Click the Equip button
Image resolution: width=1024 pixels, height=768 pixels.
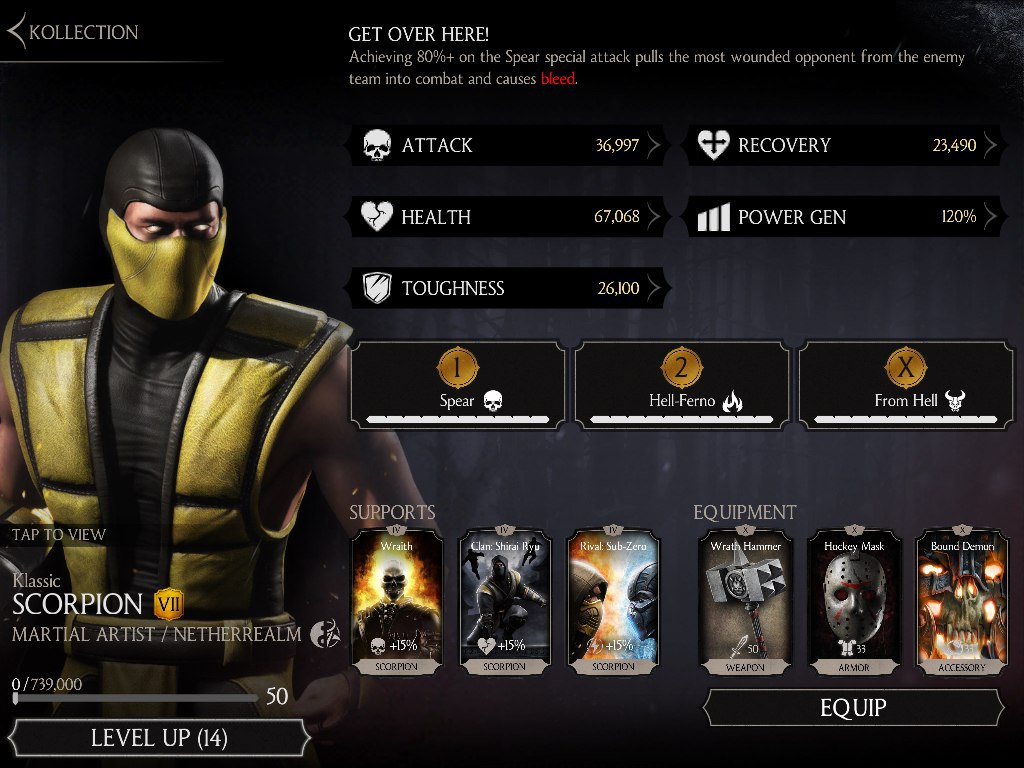(853, 708)
